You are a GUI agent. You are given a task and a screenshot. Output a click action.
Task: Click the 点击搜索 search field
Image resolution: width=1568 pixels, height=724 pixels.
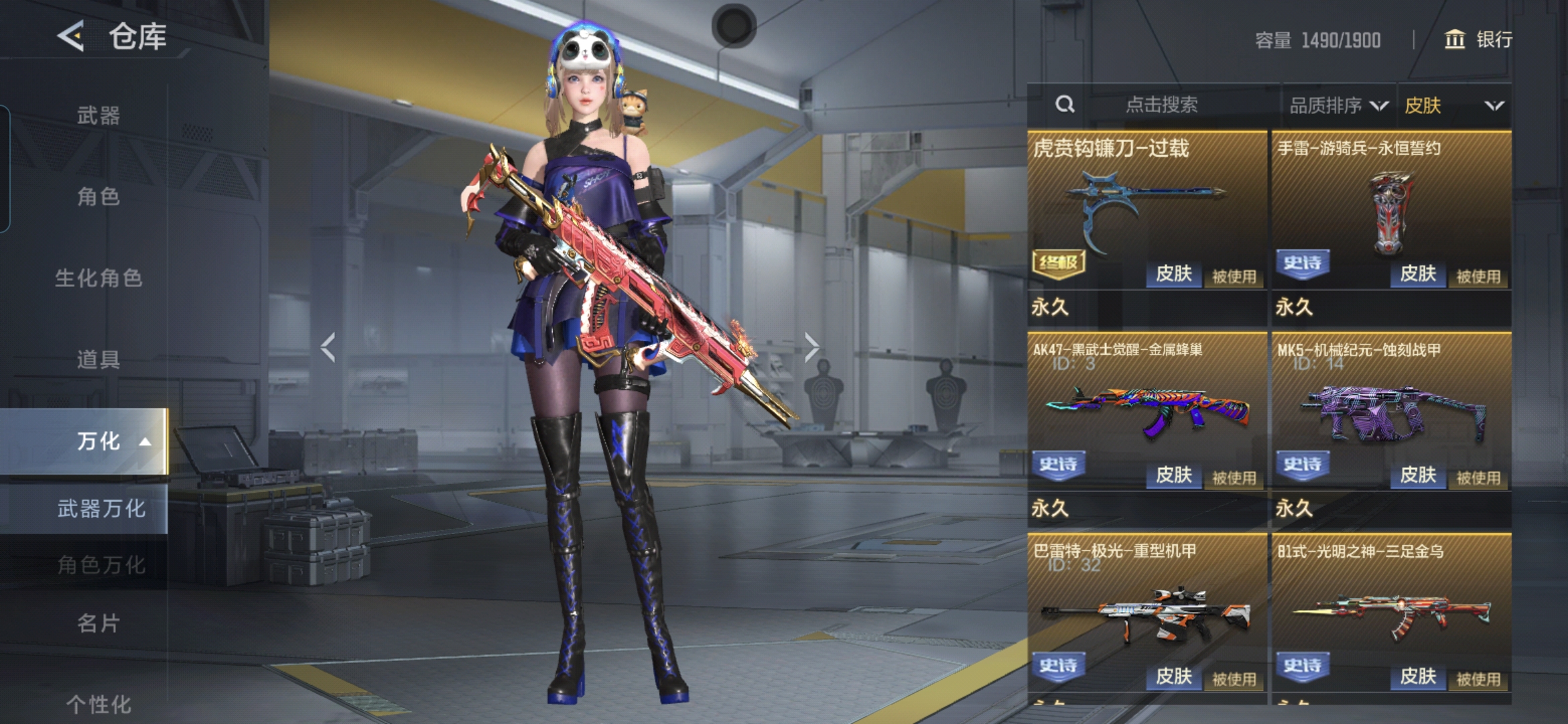1161,105
